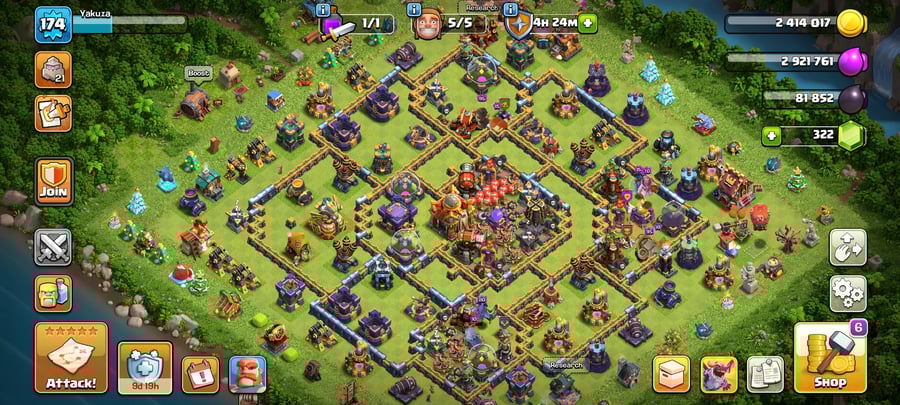Open the paper and pencil icon button

(53, 113)
